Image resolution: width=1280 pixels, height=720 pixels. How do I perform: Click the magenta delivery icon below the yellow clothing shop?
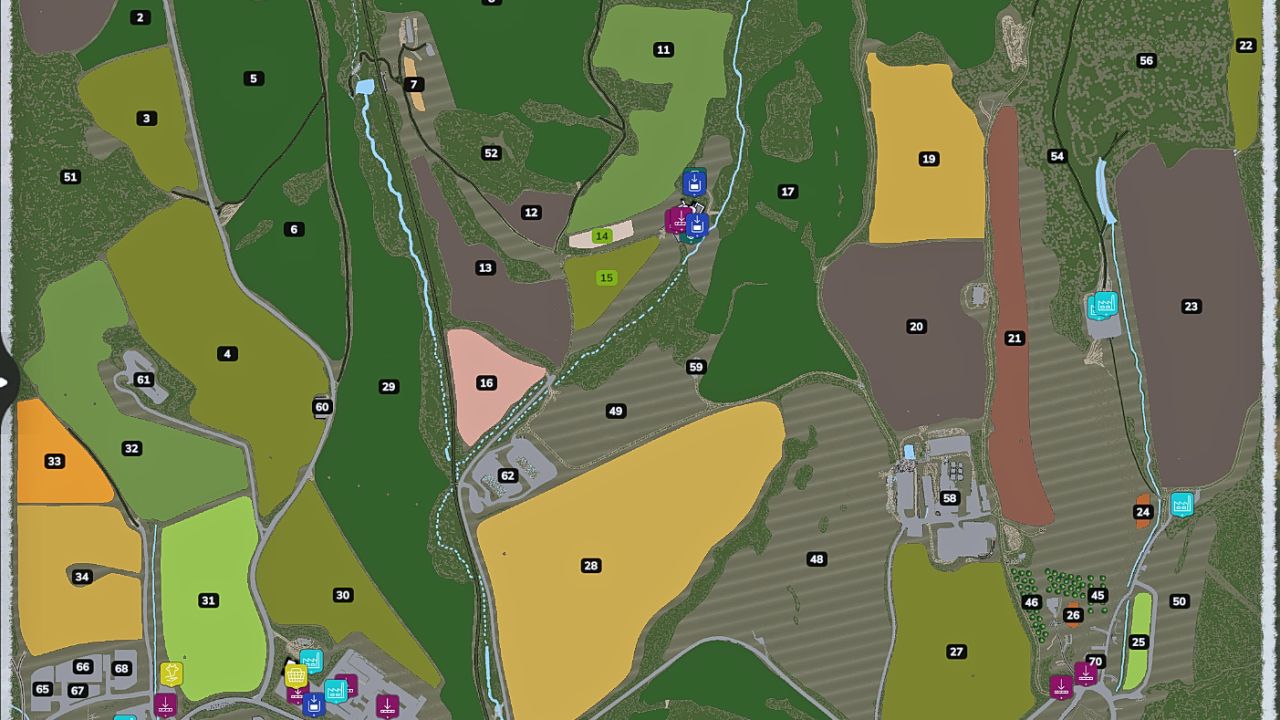(166, 706)
